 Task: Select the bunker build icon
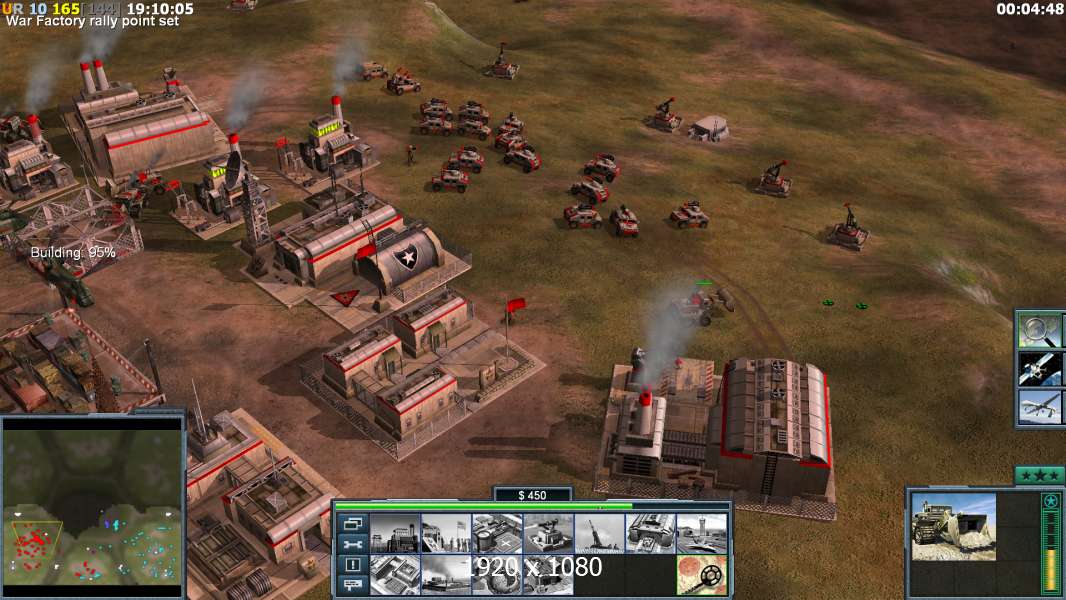click(x=547, y=534)
